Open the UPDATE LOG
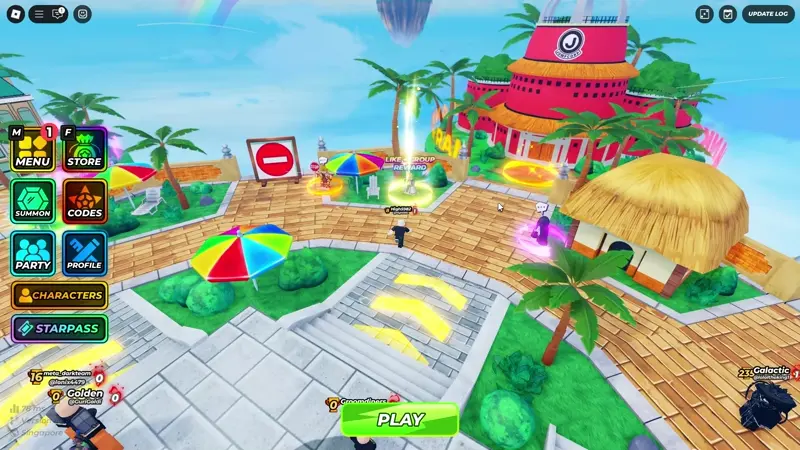The height and width of the screenshot is (450, 800). [x=768, y=14]
